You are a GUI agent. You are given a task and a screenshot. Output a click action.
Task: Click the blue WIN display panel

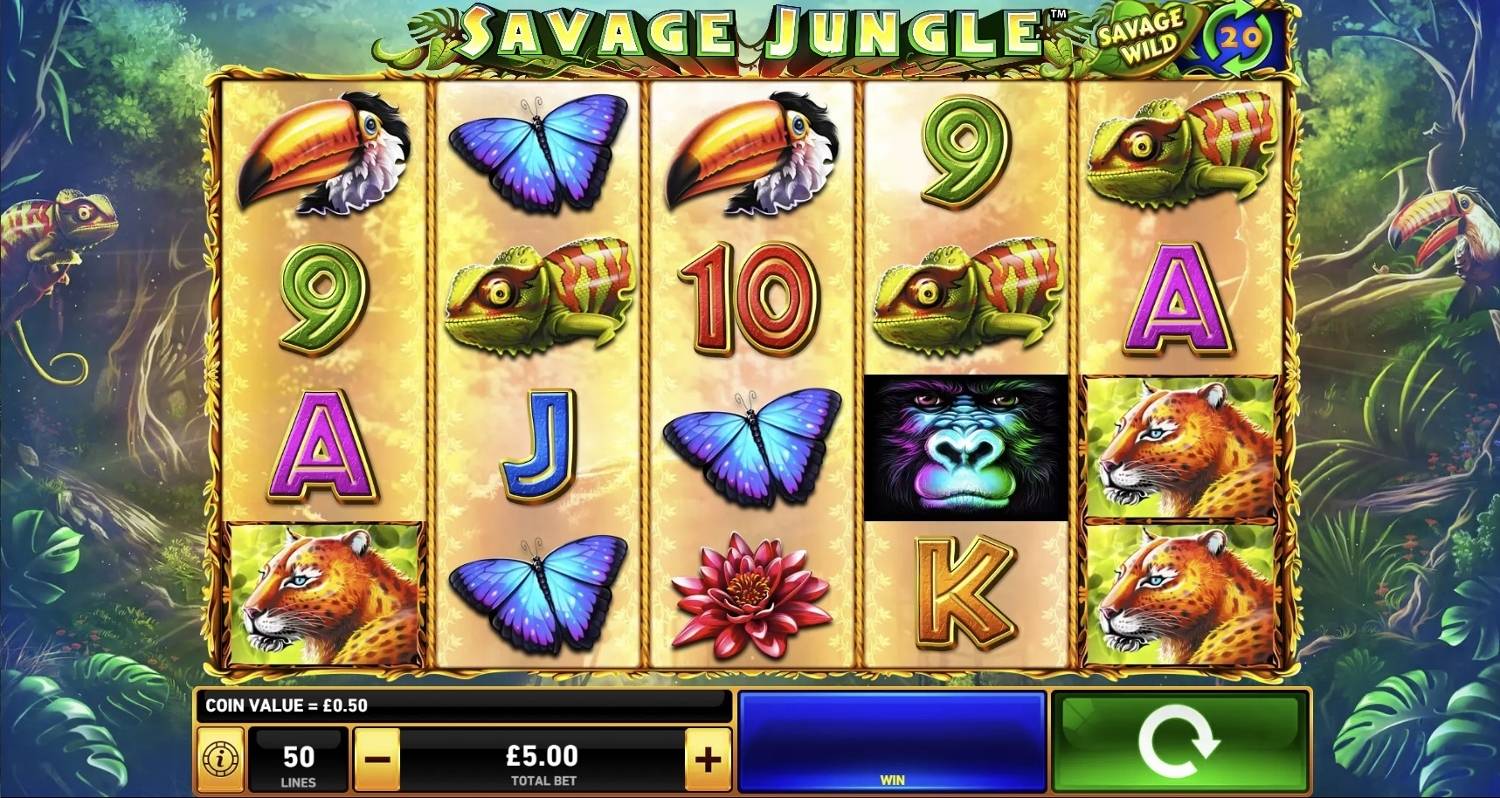pos(890,742)
